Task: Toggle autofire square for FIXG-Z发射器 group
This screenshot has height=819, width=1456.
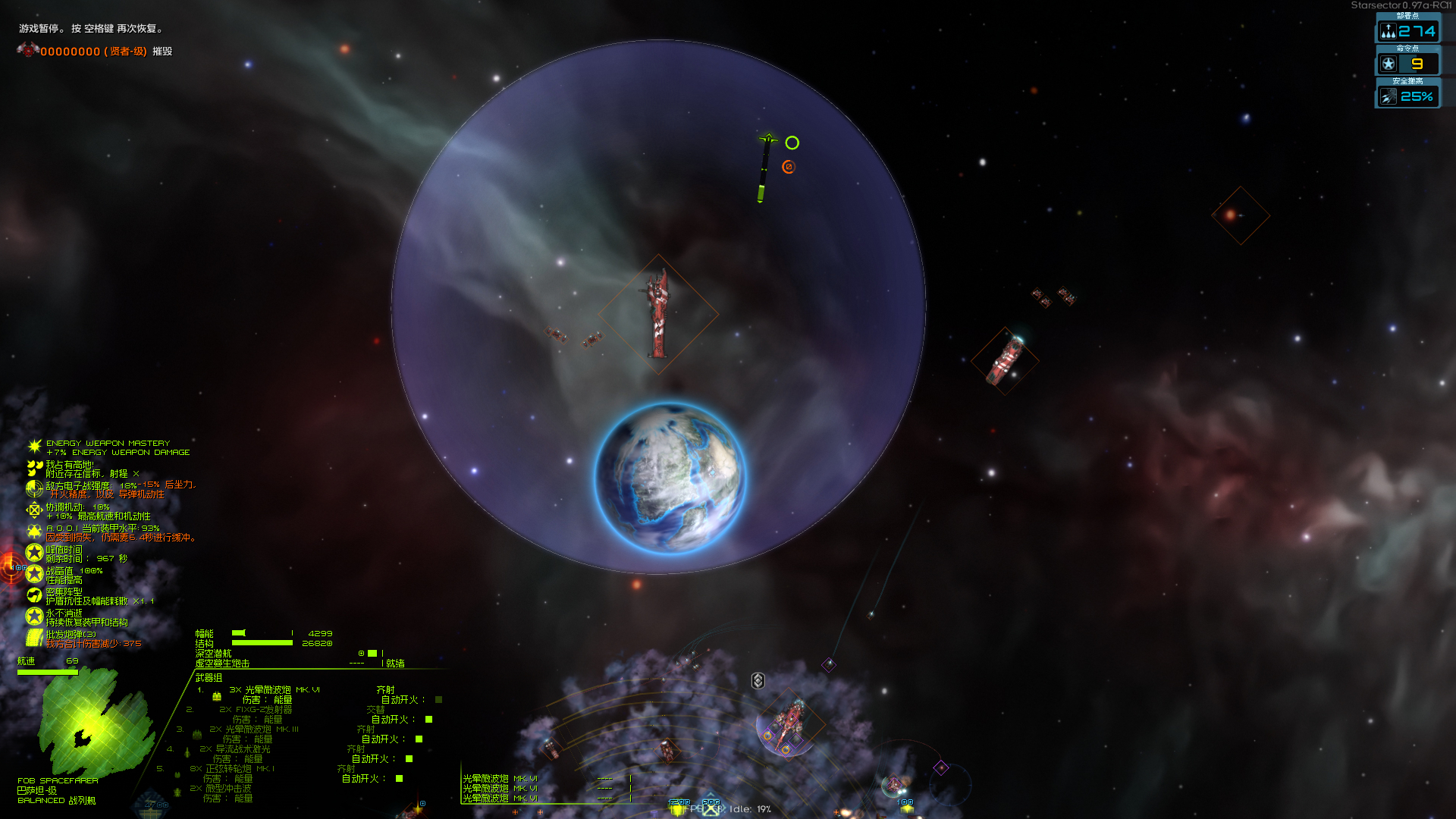Action: 428,720
